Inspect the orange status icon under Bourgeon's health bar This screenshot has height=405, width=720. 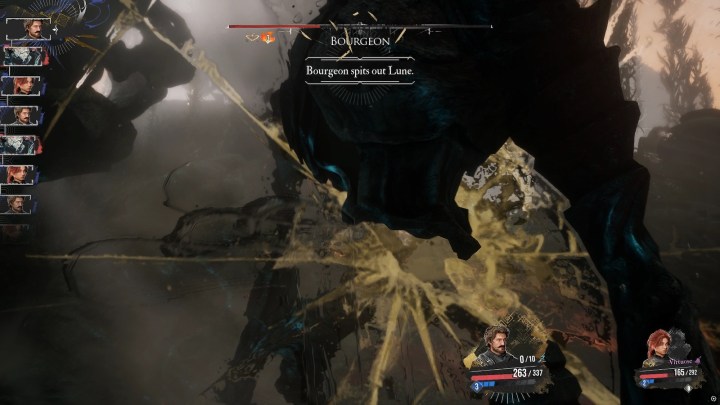click(x=268, y=39)
